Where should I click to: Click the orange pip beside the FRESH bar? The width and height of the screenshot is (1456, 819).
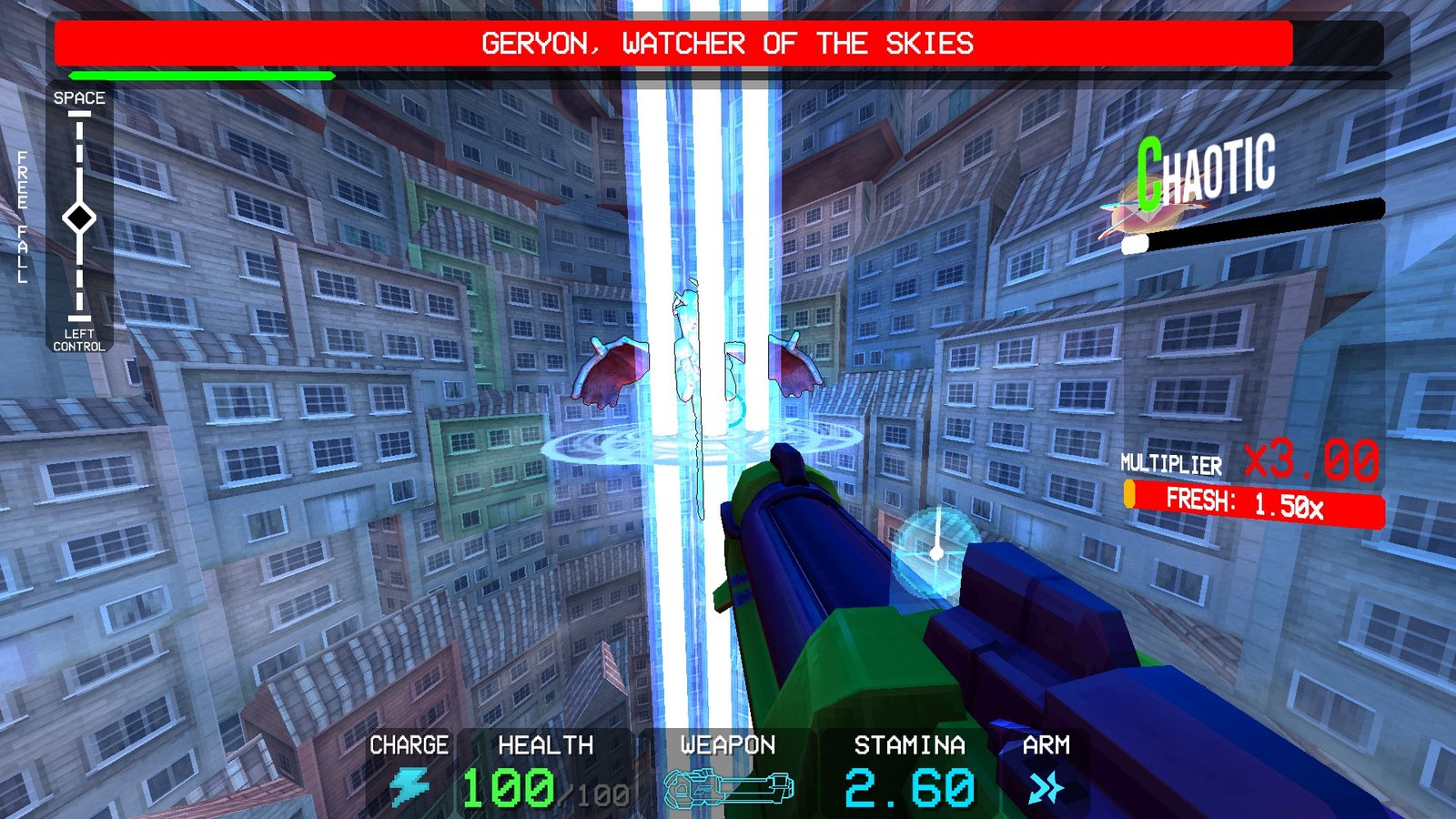pyautogui.click(x=1131, y=495)
